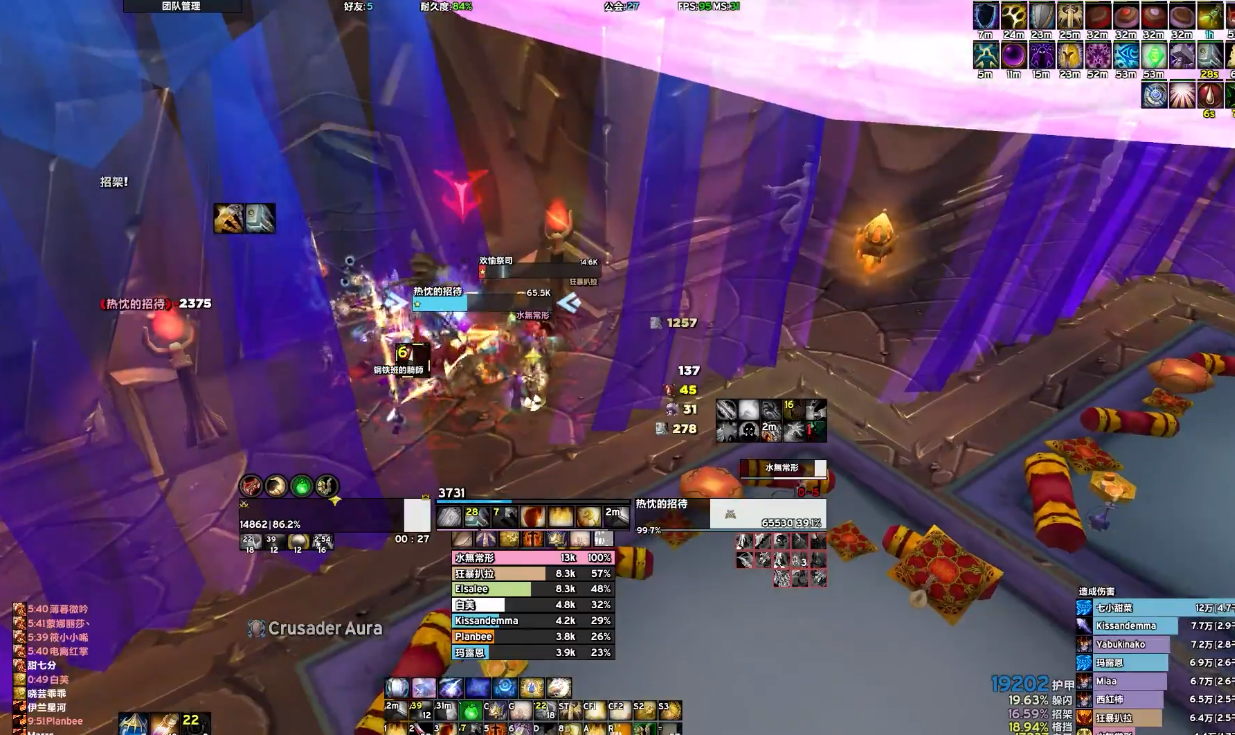This screenshot has height=735, width=1235.
Task: Click the red blood drop buff icon
Action: point(1210,95)
